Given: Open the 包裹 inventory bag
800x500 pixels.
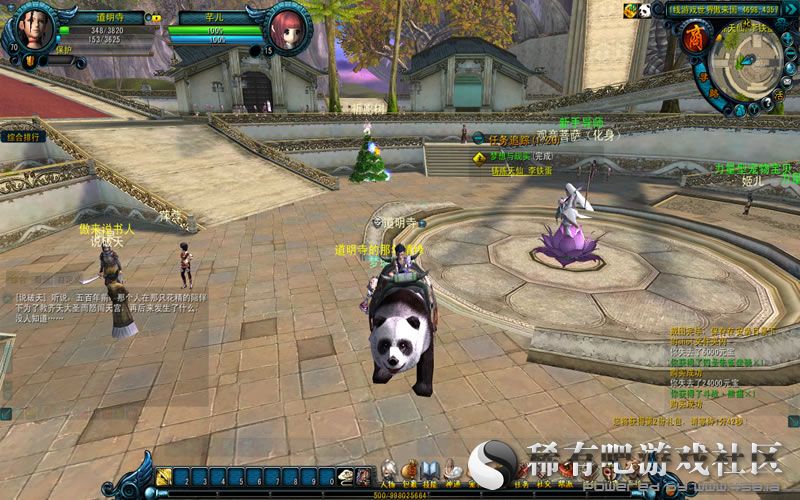Looking at the screenshot, I should [410, 472].
